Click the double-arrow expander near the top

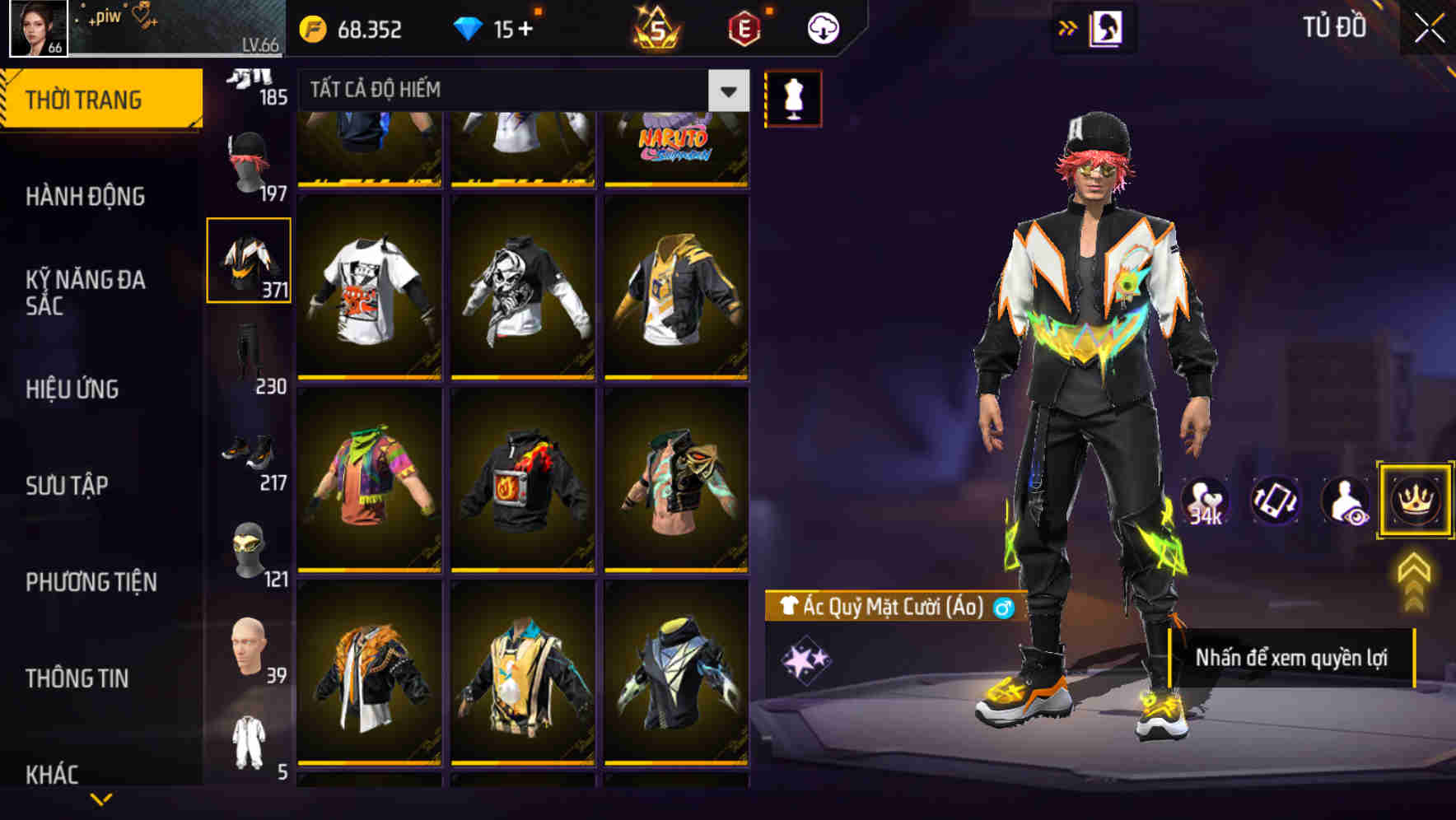pyautogui.click(x=1068, y=27)
